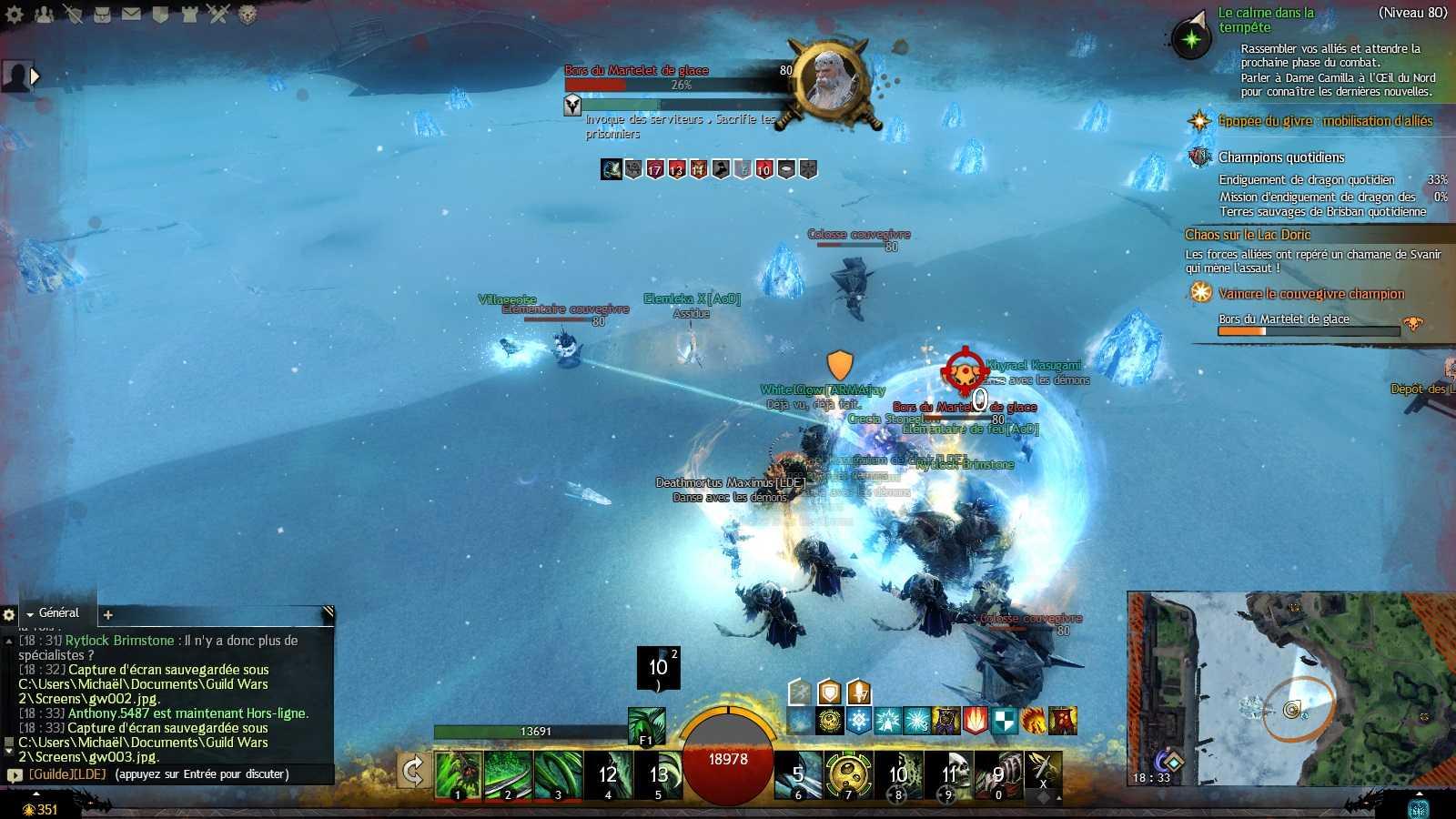Open the mail envelope icon

(x=131, y=14)
